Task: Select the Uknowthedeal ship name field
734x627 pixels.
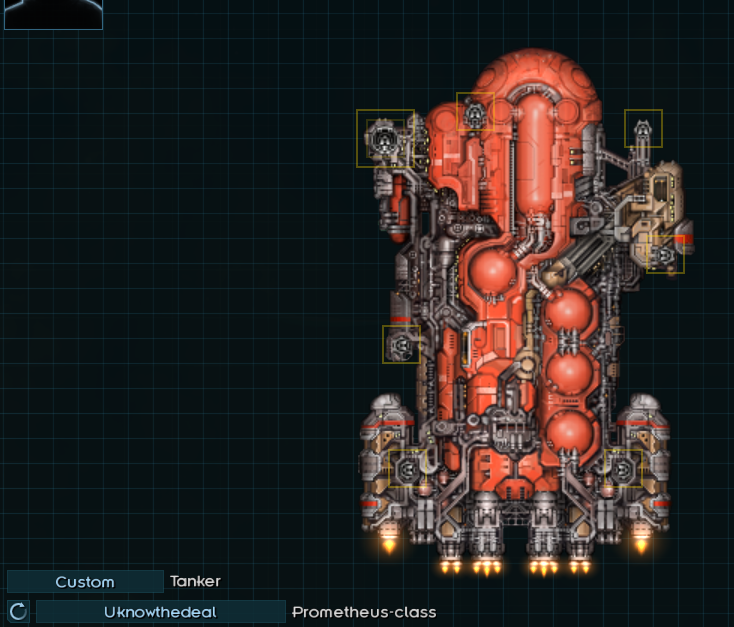Action: click(x=160, y=612)
